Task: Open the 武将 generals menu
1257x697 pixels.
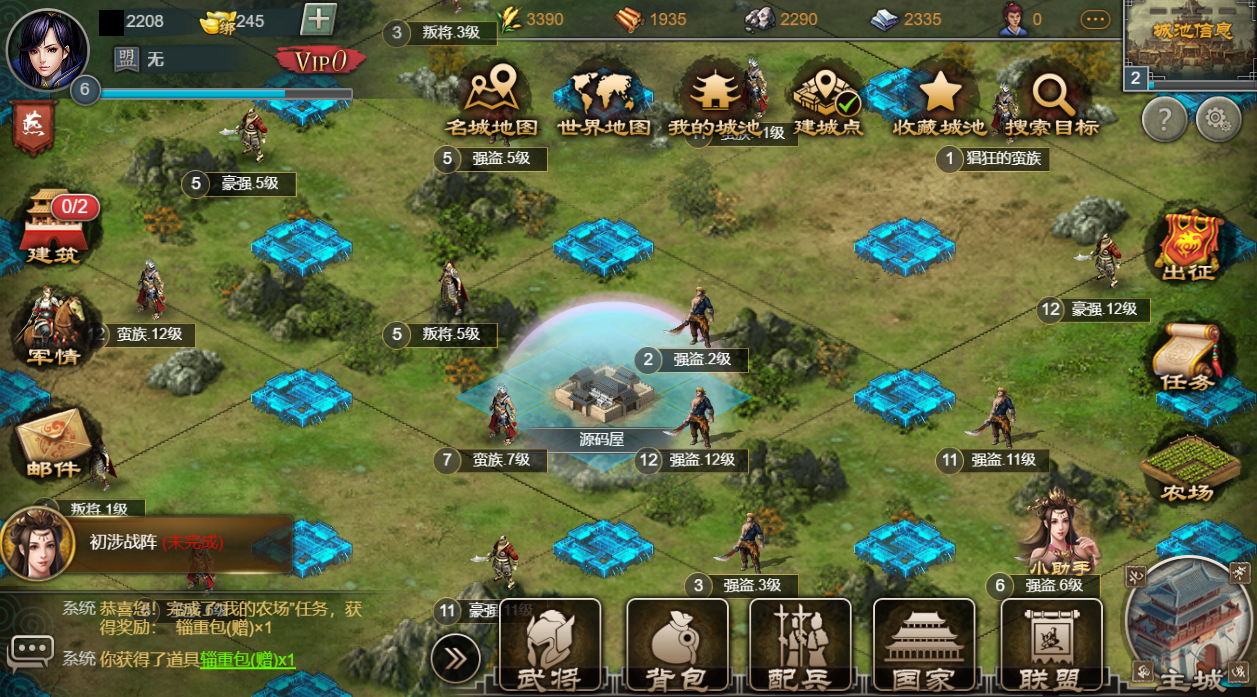Action: (x=550, y=647)
